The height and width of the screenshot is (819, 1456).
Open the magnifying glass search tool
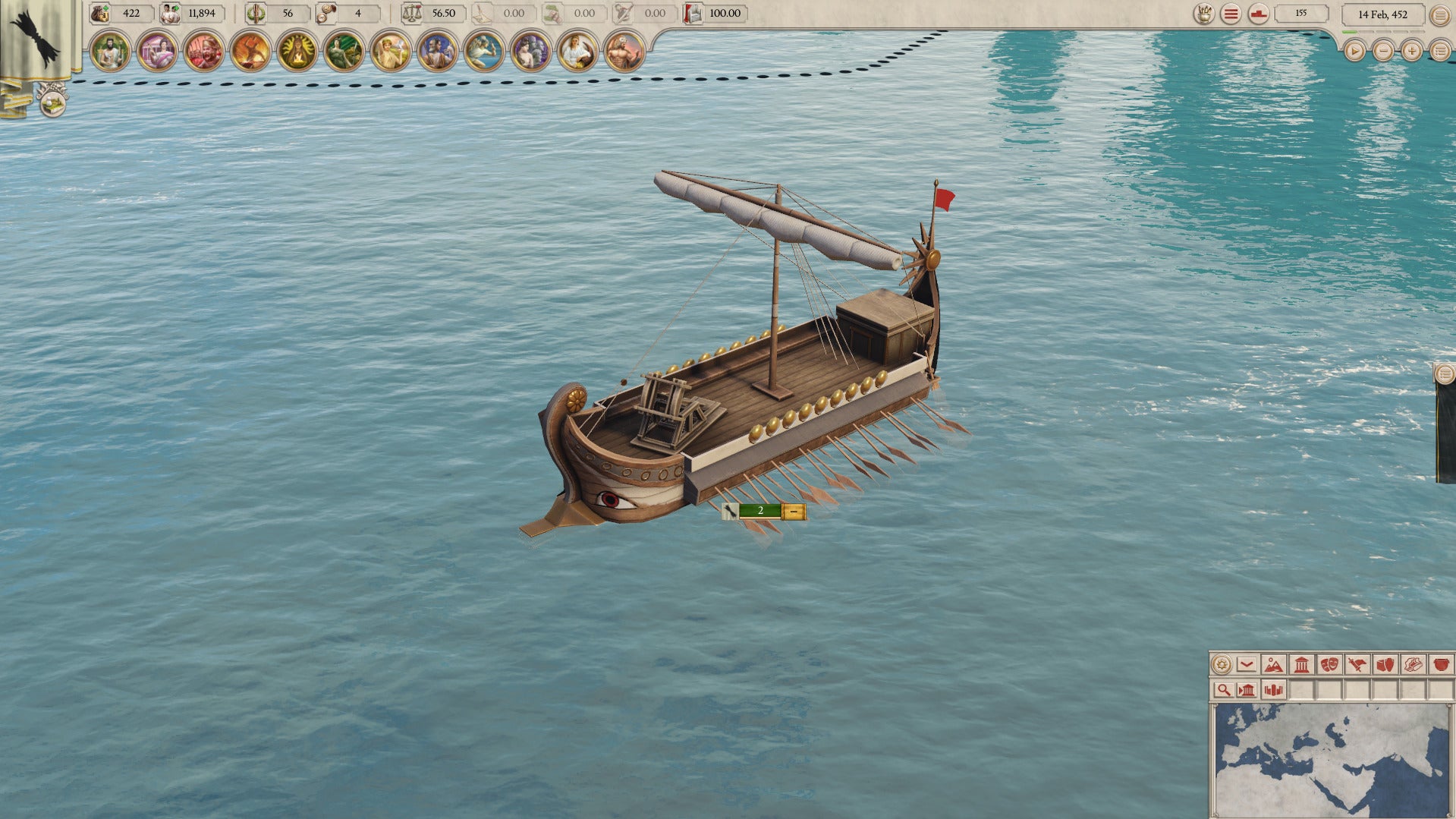pyautogui.click(x=1223, y=690)
